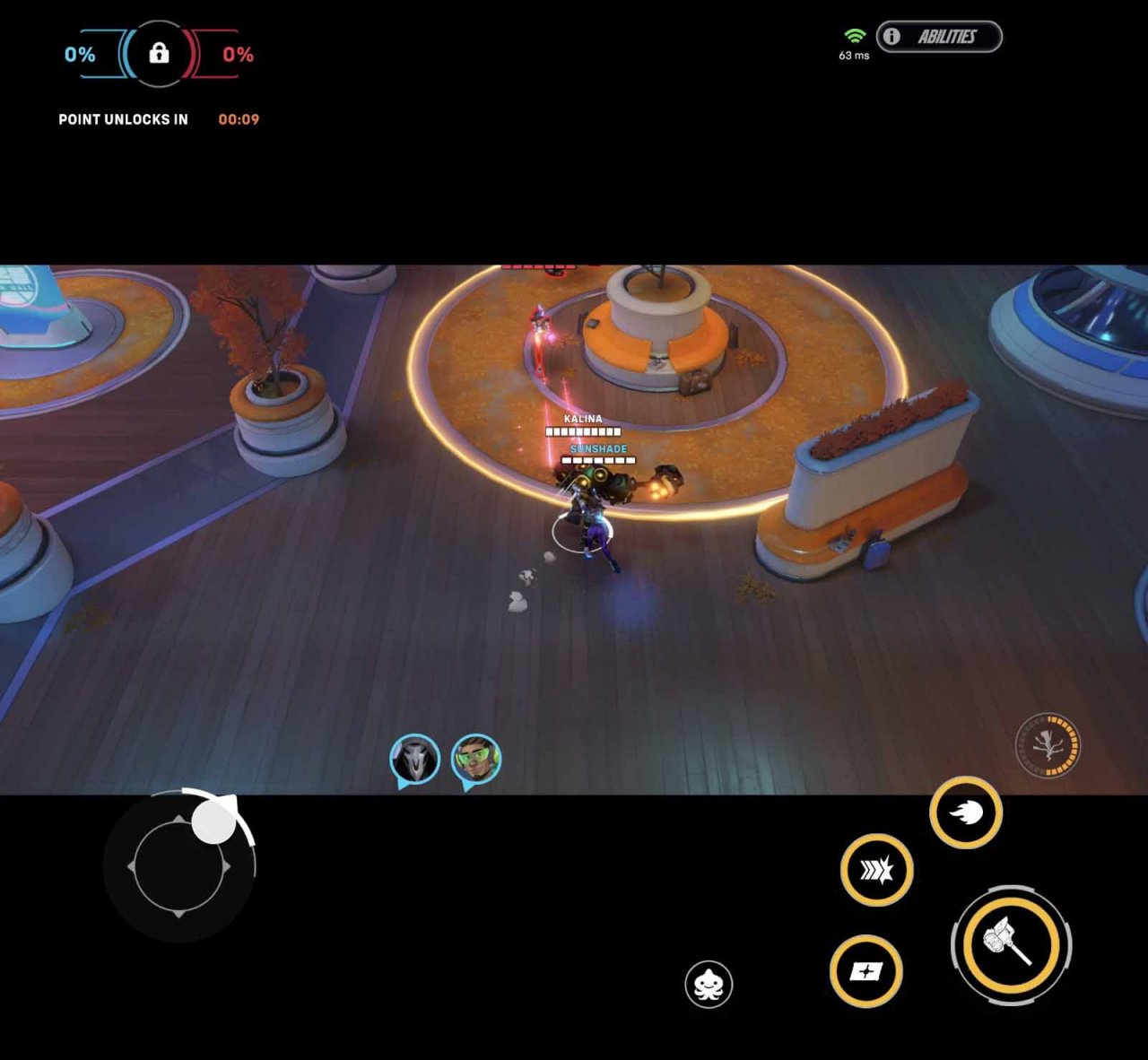Viewport: 1148px width, 1060px height.
Task: Click the lock icon on the objective meter
Action: coord(157,55)
